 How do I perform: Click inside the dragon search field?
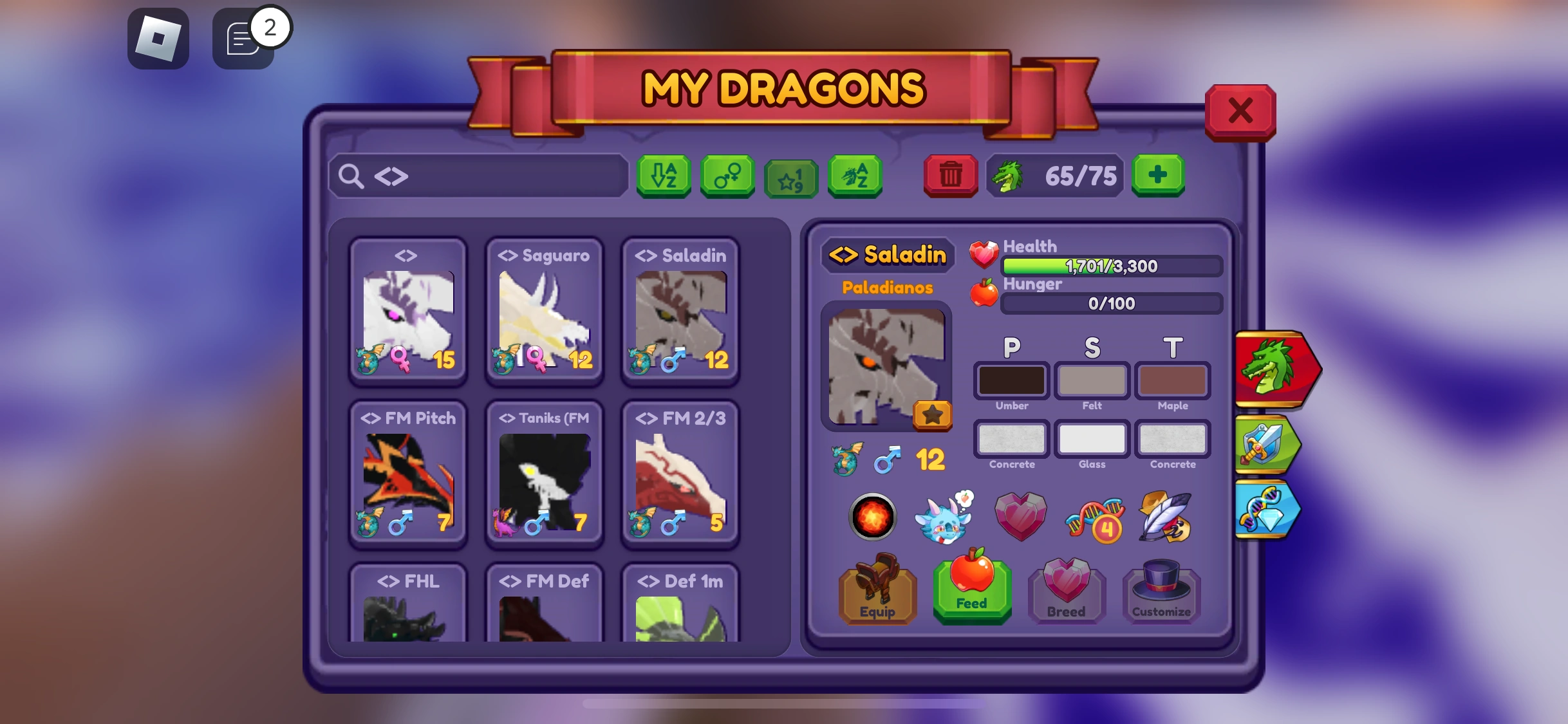point(480,175)
